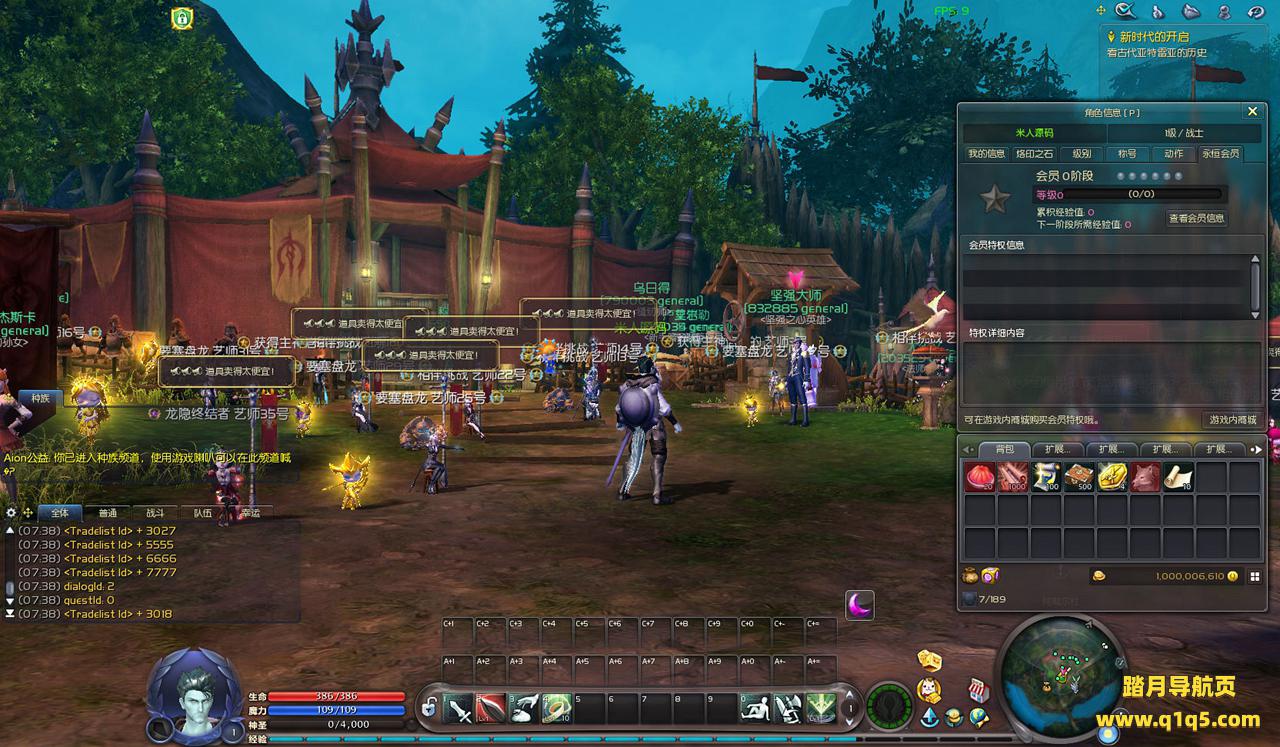Use the sitting rest skill on the hotbar
Viewport: 1280px width, 747px height.
[x=755, y=708]
